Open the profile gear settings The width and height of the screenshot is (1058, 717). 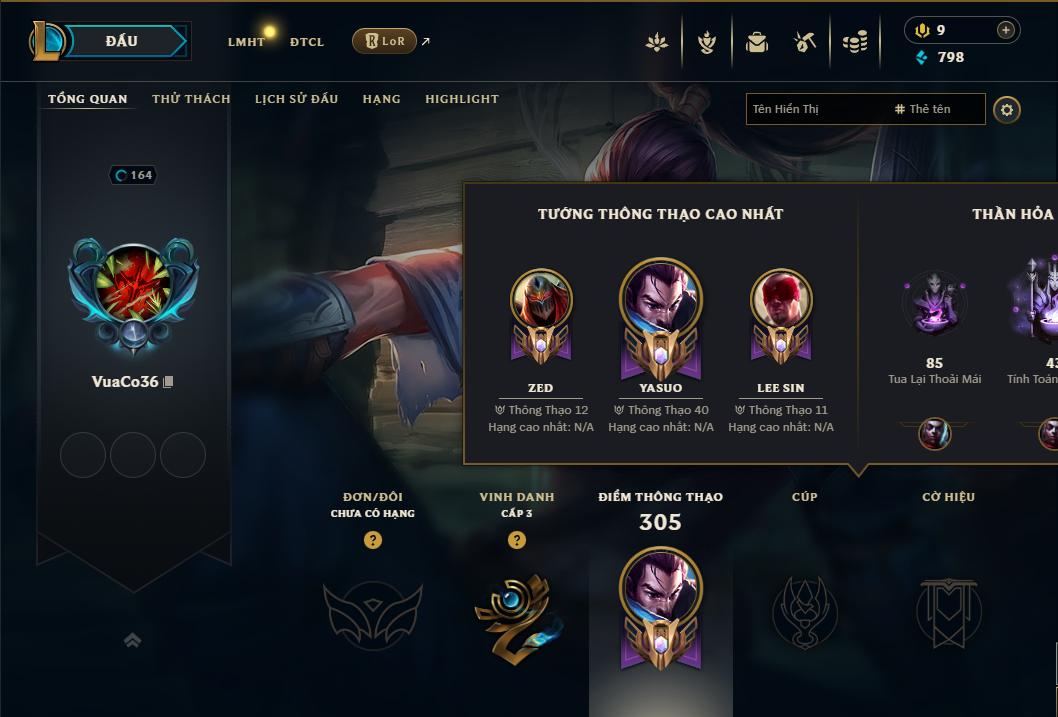coord(1007,109)
